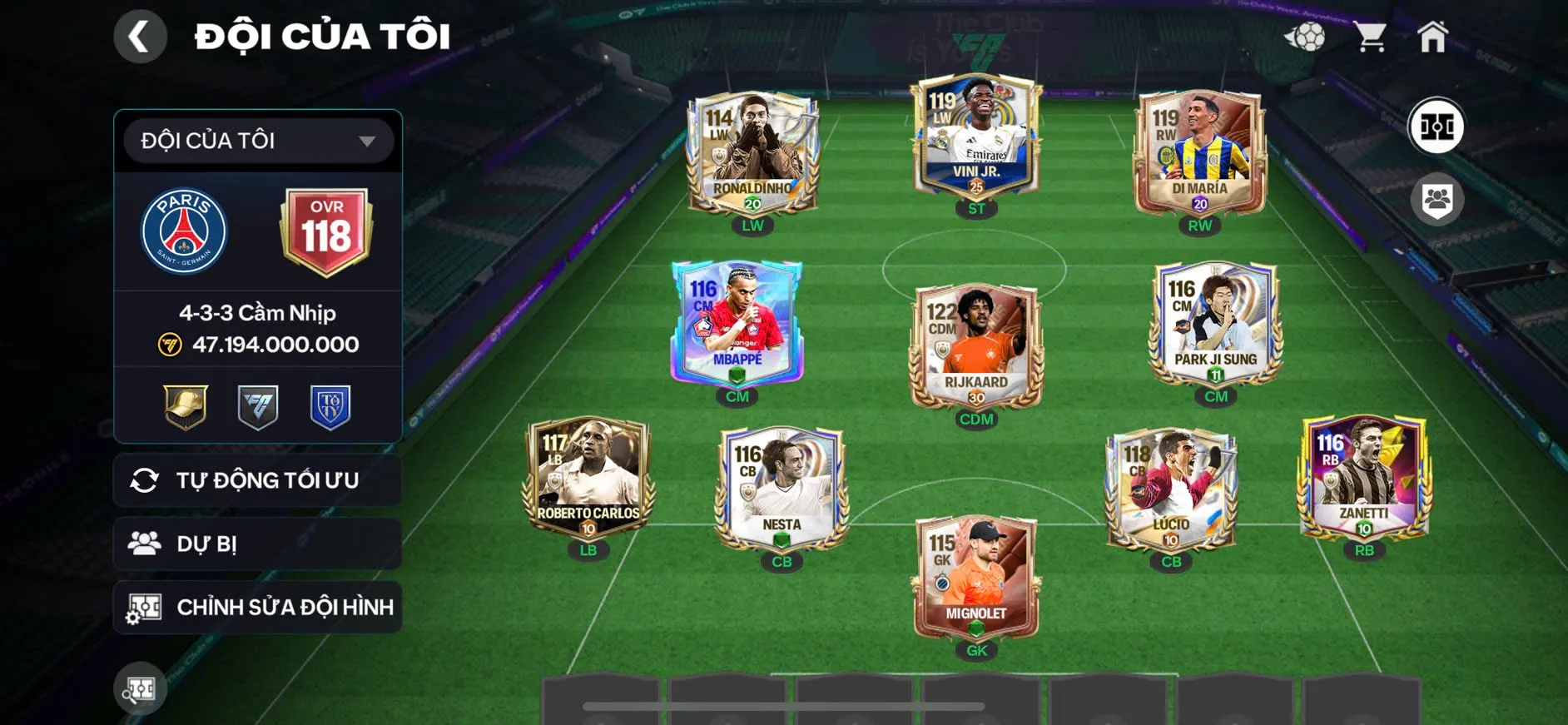Open the Dự Bị substitutes list

point(258,544)
